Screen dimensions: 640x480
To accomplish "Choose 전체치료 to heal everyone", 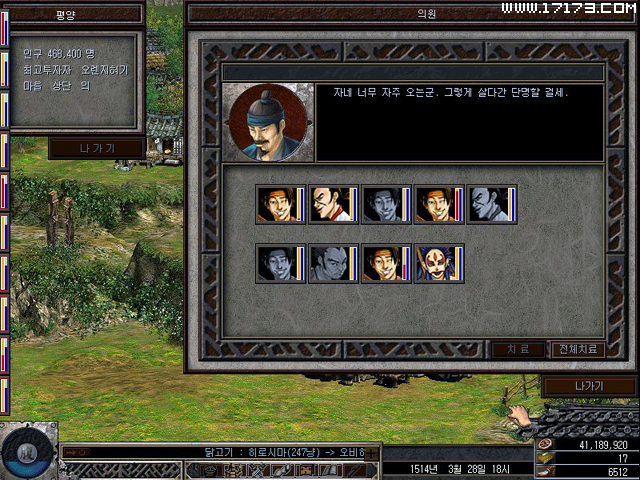I will pos(577,350).
